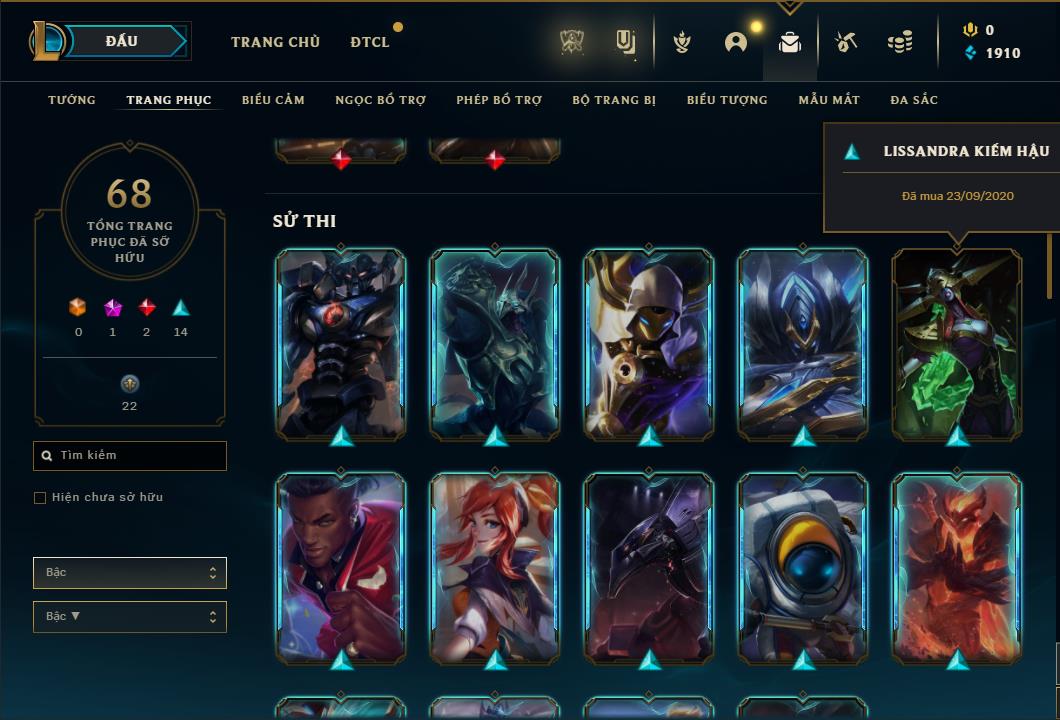Select the BIỂU CẢM emotes tab
Screen dimensions: 1060x720
click(x=273, y=100)
